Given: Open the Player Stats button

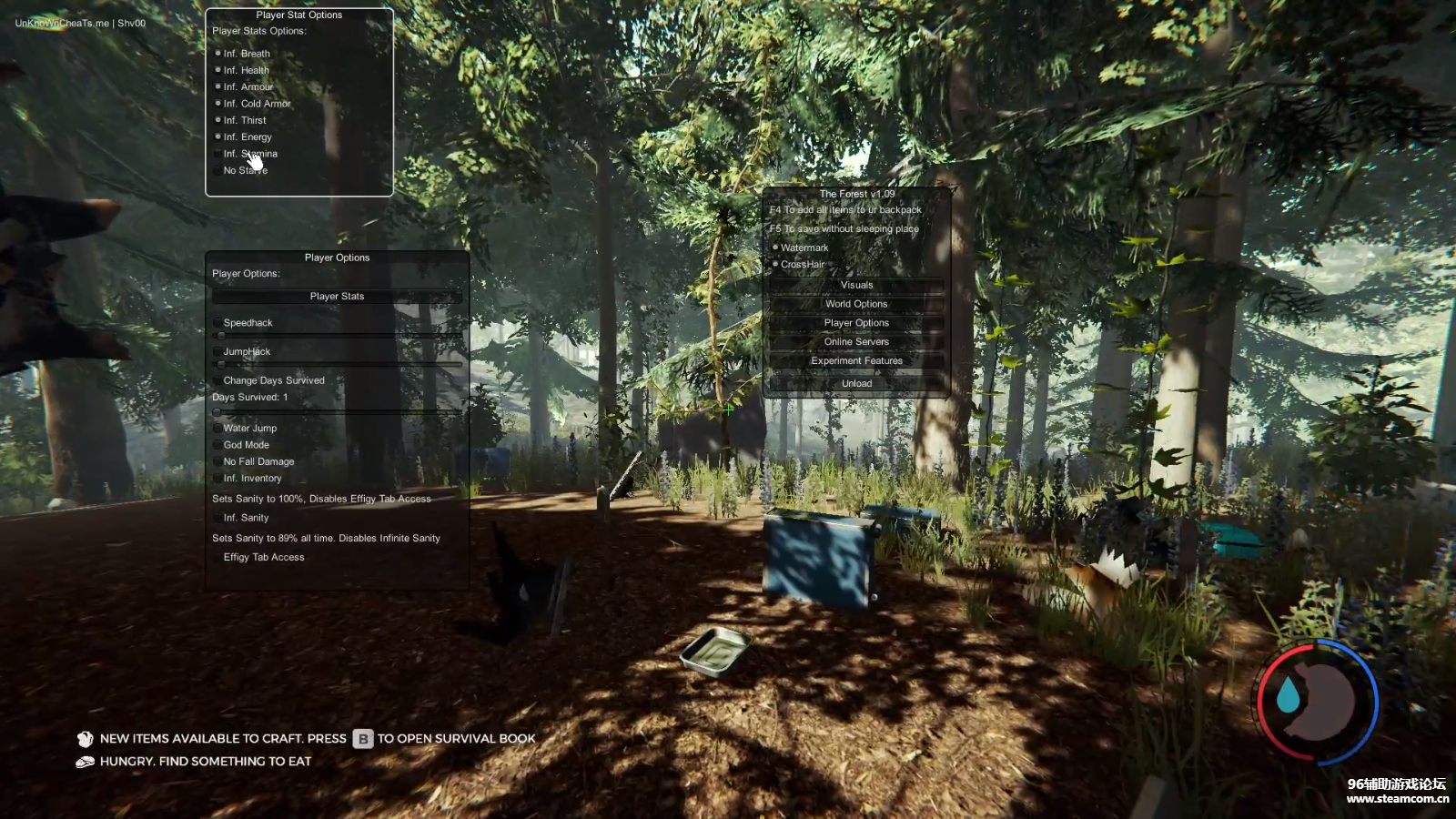Looking at the screenshot, I should click(337, 297).
